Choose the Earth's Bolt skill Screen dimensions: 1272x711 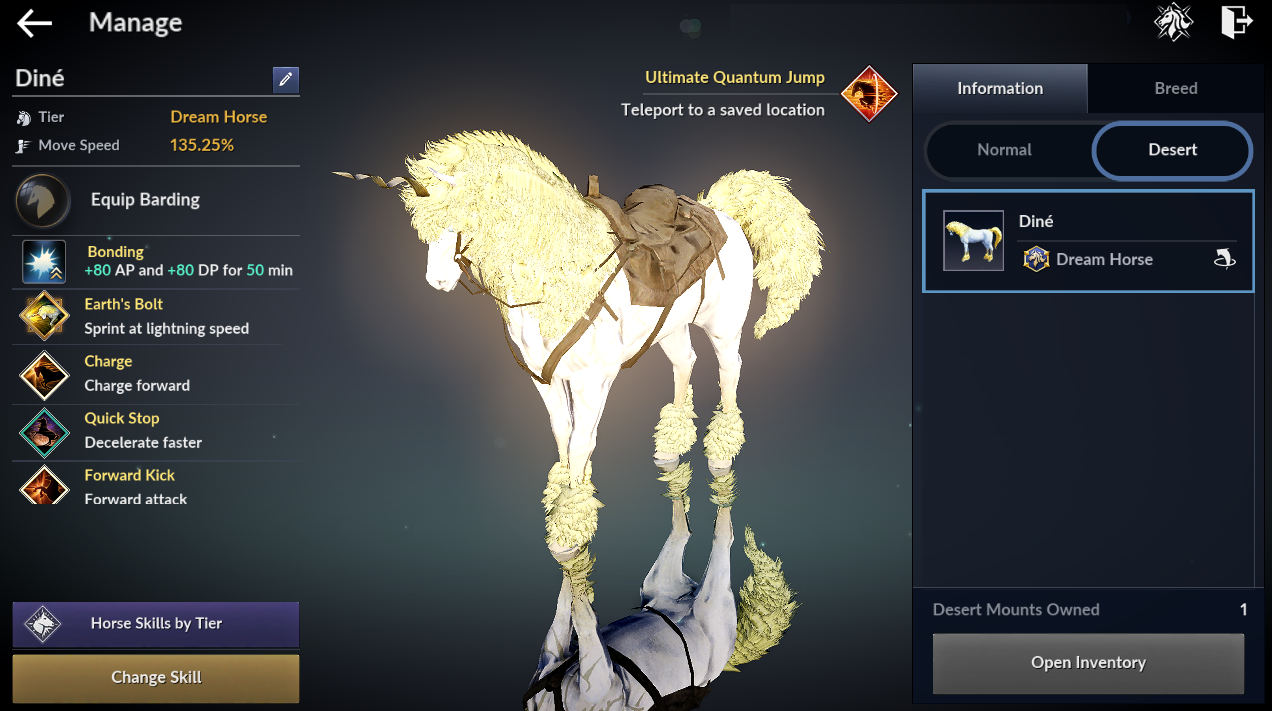pos(44,316)
